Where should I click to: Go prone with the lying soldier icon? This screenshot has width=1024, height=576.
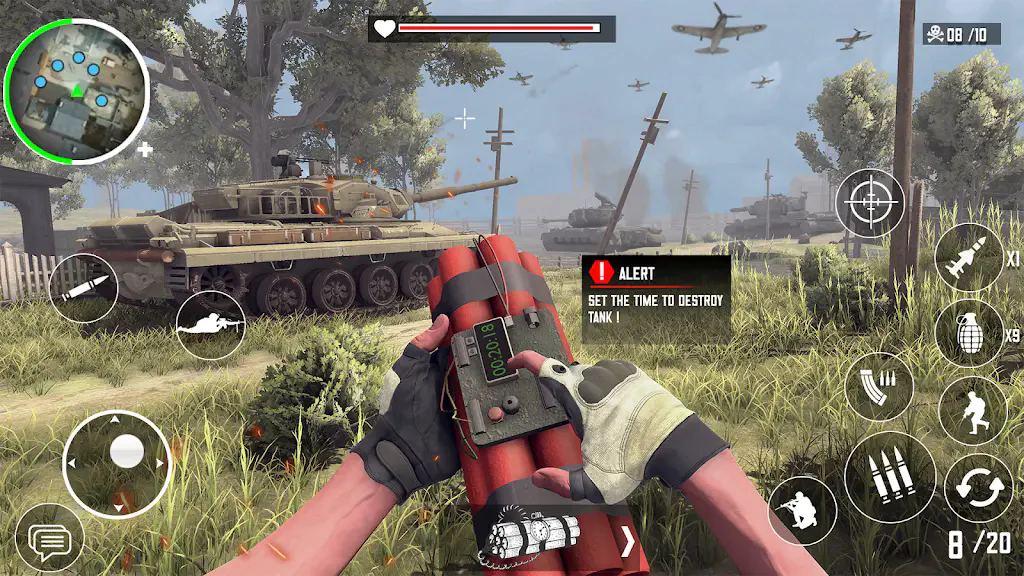(210, 326)
